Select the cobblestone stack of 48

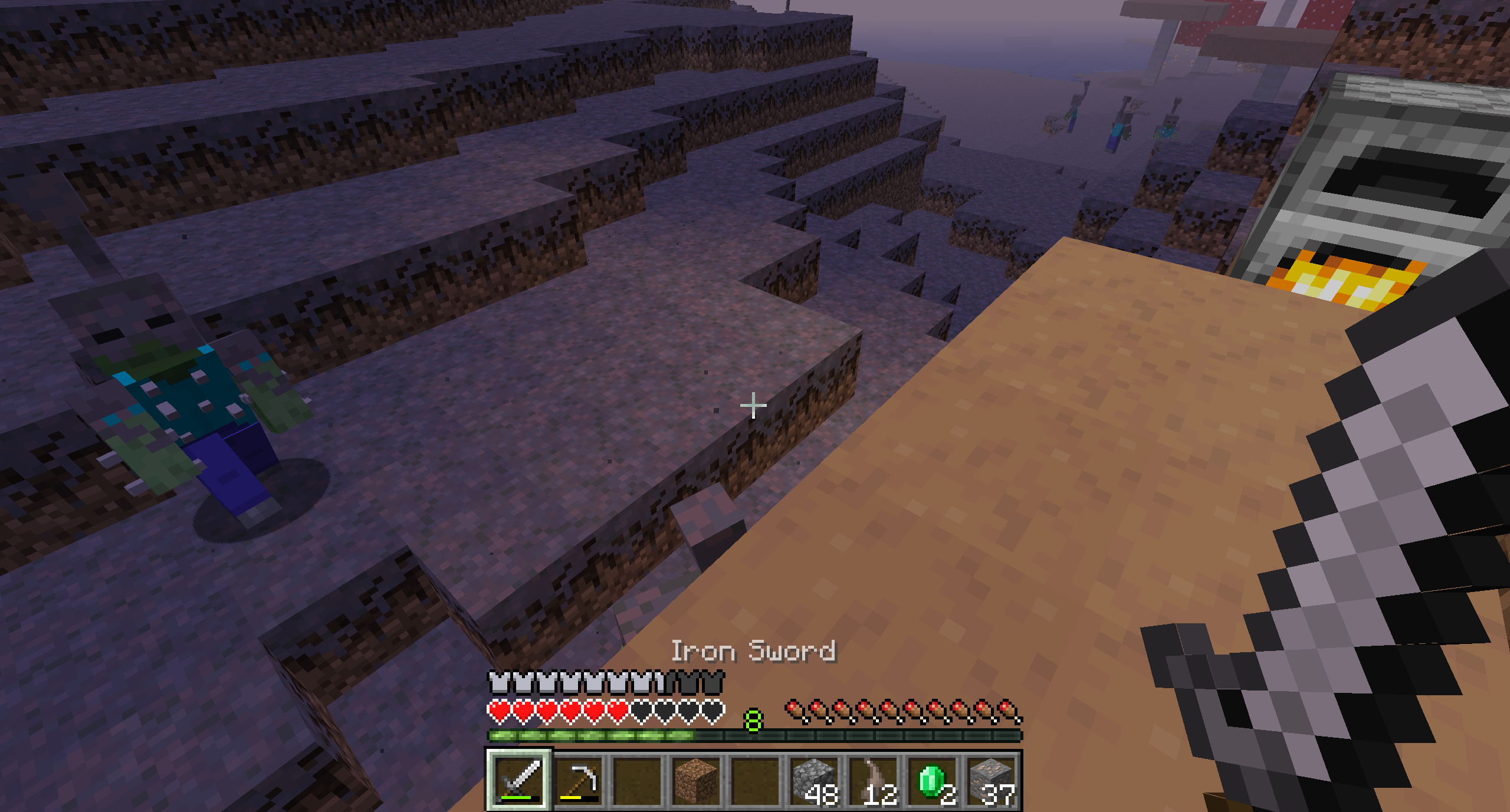[815, 780]
